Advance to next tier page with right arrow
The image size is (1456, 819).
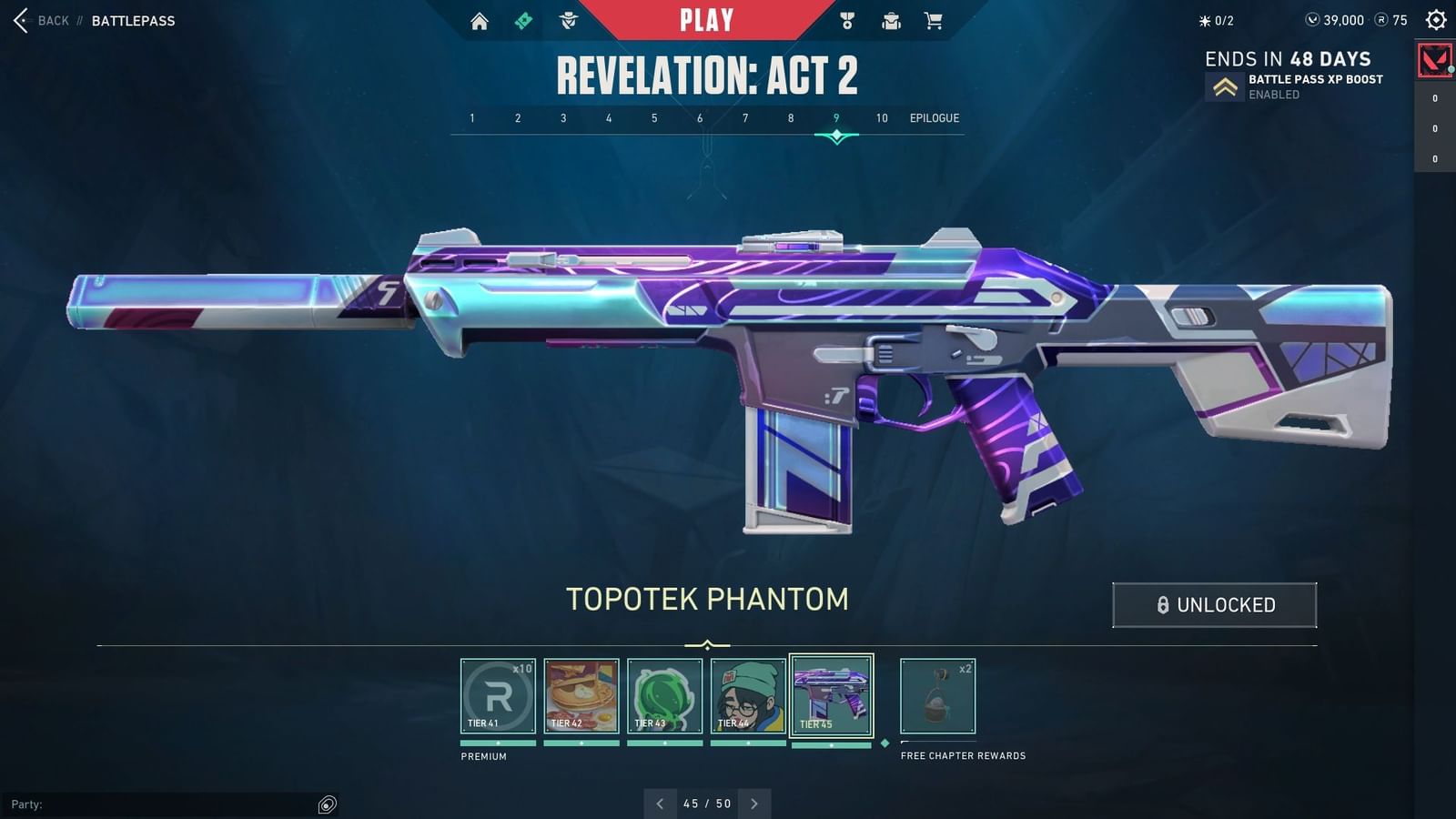click(x=754, y=804)
